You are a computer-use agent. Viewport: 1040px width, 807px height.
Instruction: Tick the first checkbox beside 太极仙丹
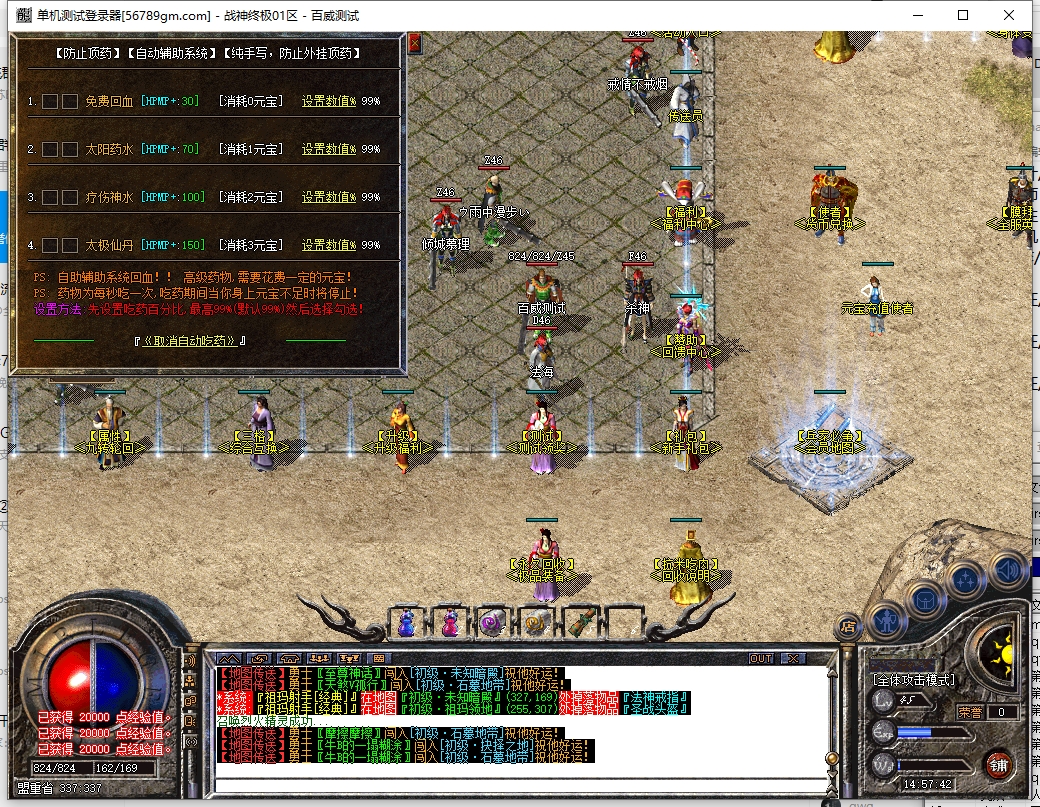click(50, 245)
